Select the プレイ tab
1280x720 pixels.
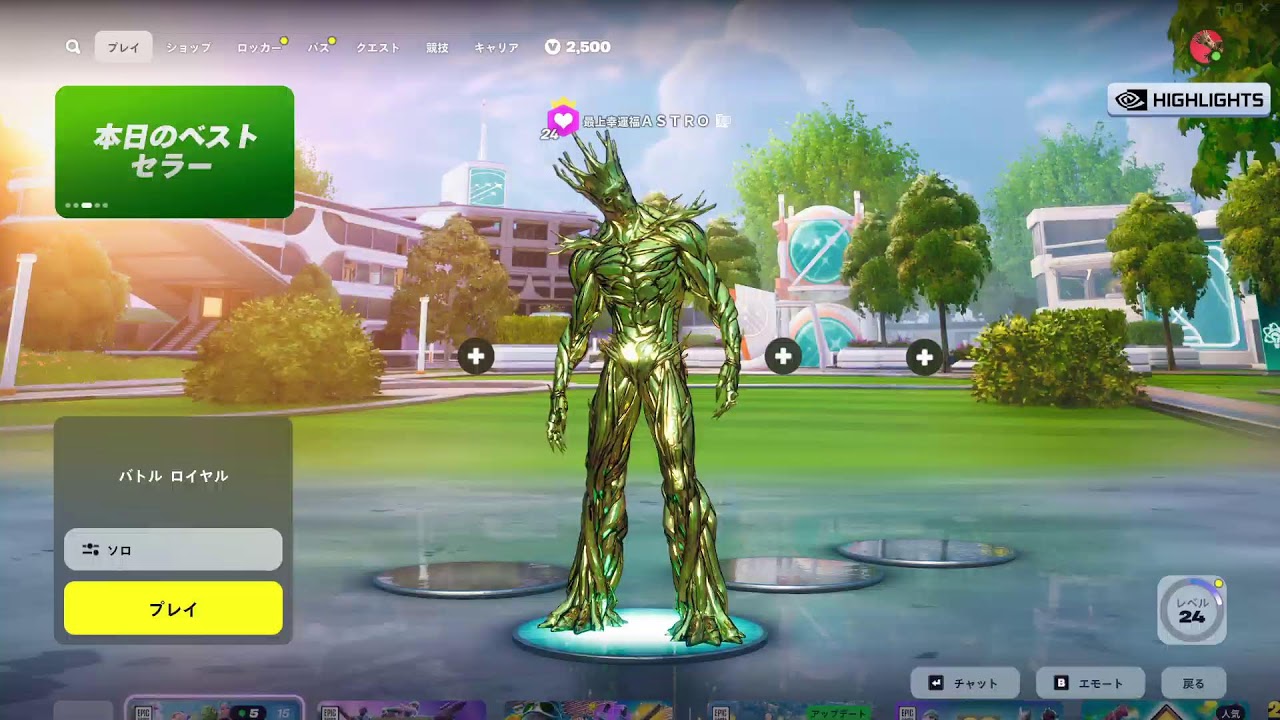(x=124, y=47)
